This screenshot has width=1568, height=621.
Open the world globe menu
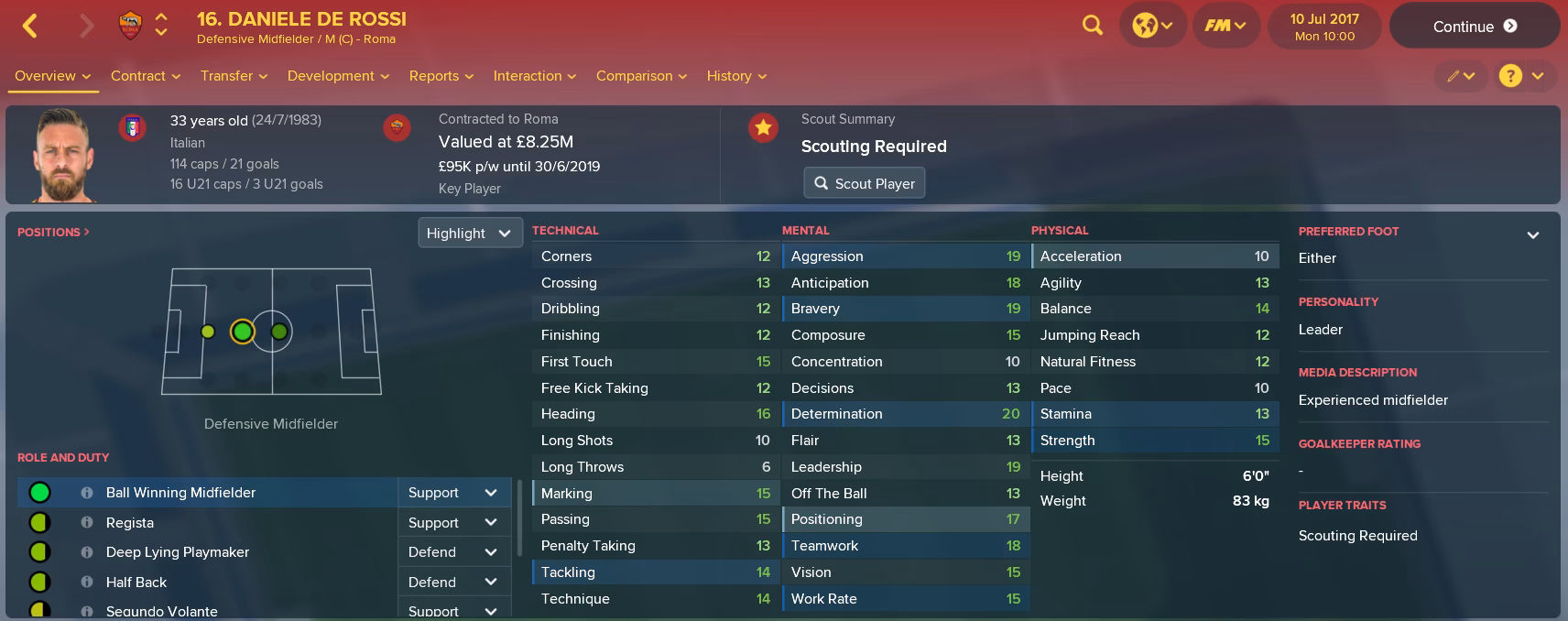pyautogui.click(x=1152, y=26)
